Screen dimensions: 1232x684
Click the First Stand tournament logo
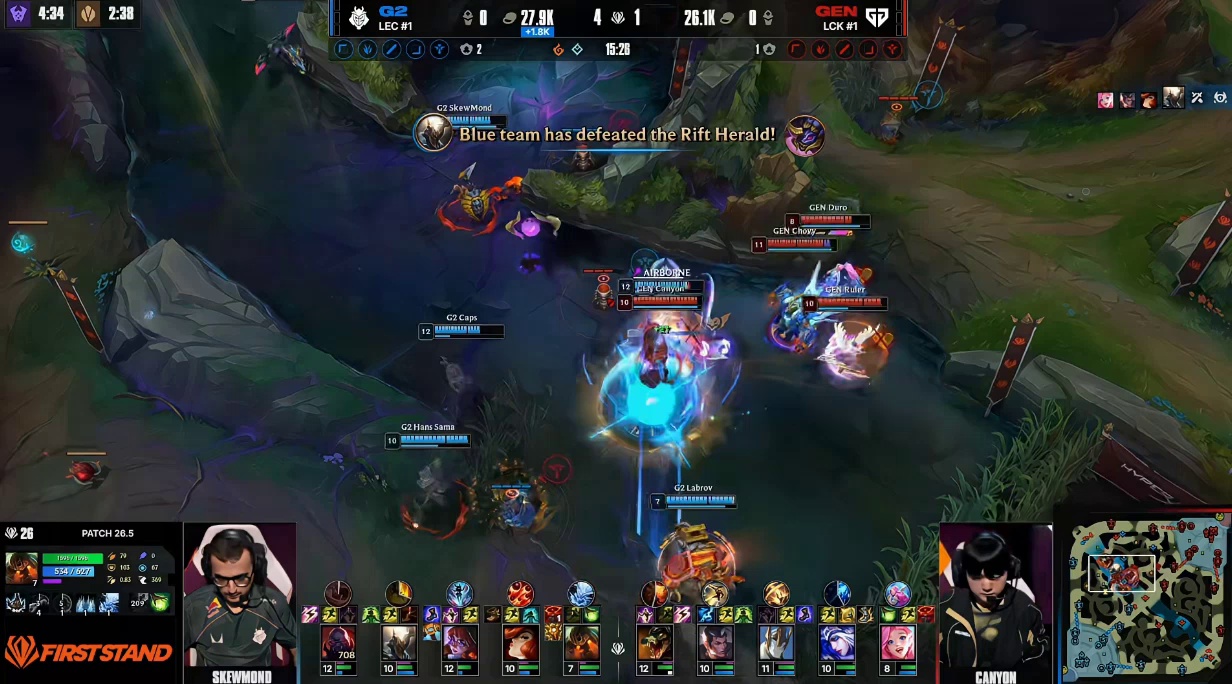tap(88, 653)
